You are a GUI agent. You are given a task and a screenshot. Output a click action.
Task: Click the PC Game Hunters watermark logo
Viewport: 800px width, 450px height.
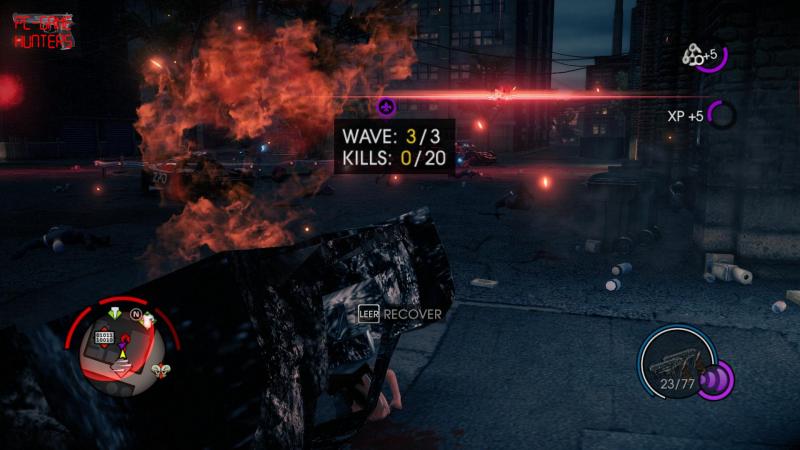43,34
